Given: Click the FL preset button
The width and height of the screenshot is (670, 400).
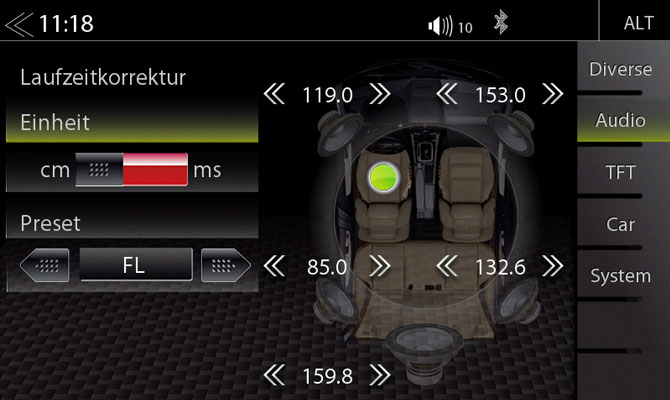Looking at the screenshot, I should pyautogui.click(x=135, y=266).
